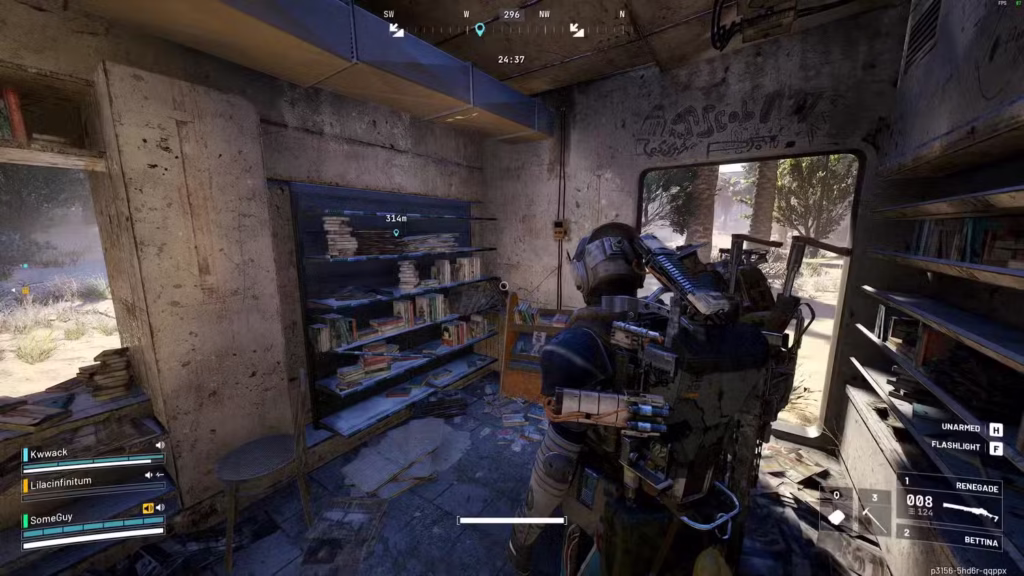Image resolution: width=1024 pixels, height=576 pixels.
Task: Select the compass exfil marker near NW
Action: (577, 30)
